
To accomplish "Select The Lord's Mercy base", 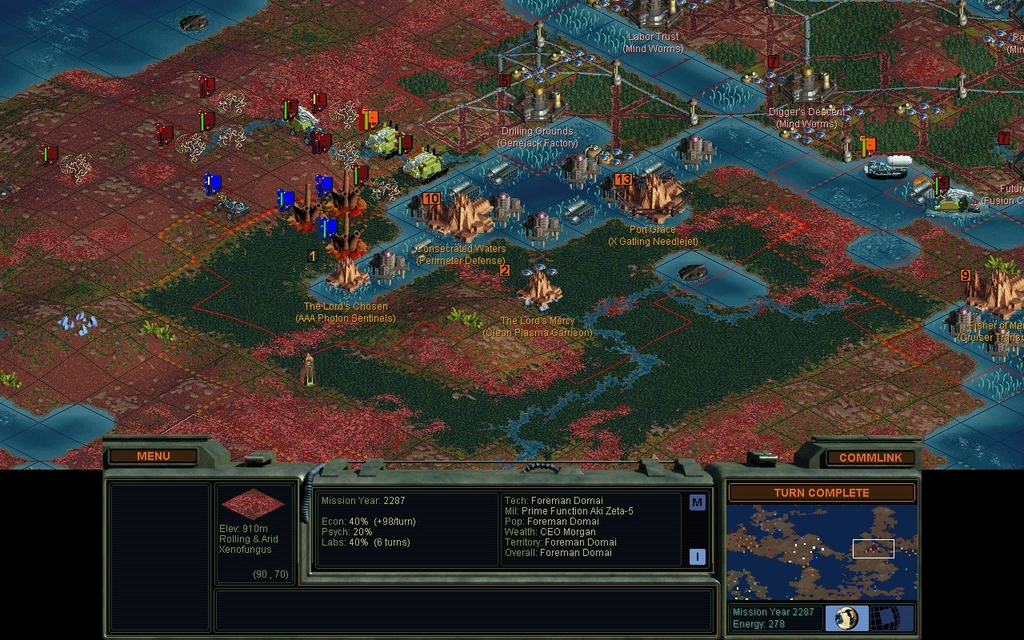I will coord(539,290).
